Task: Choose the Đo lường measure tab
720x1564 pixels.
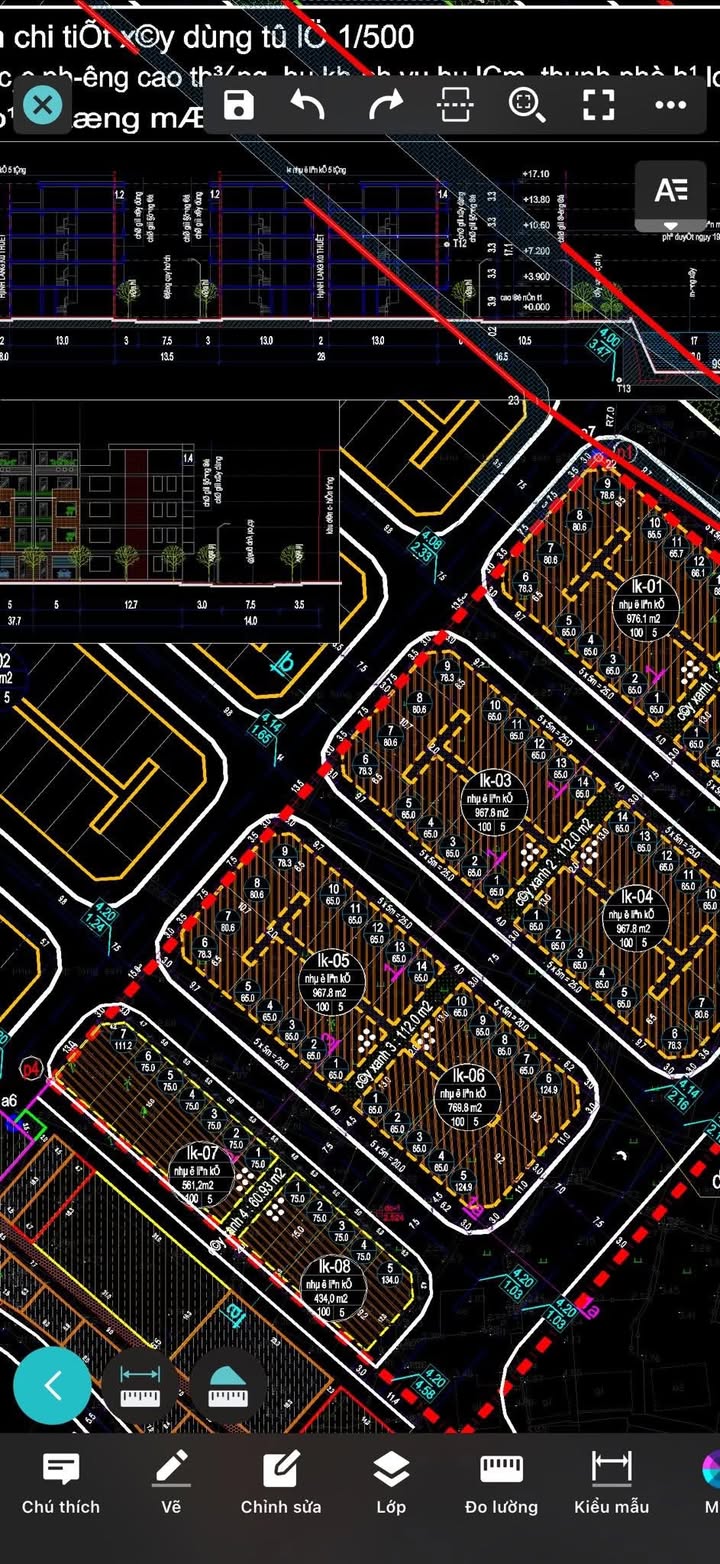Action: [x=501, y=1482]
